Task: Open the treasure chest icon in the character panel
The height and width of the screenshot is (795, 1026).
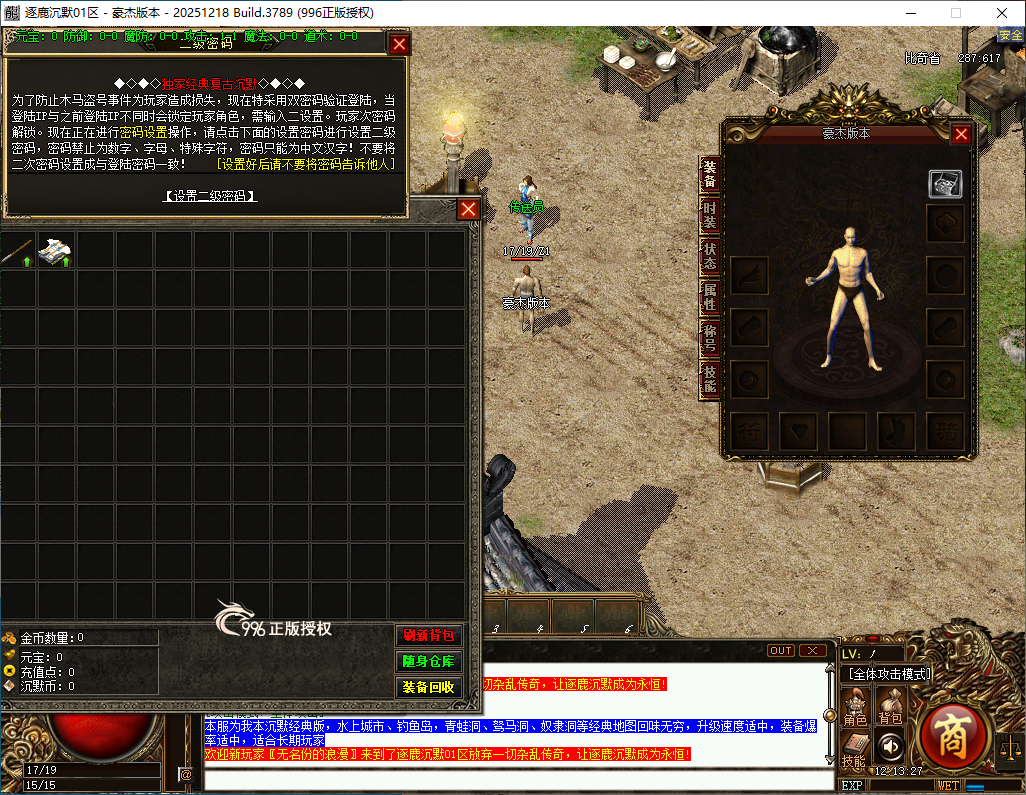Action: [x=945, y=184]
